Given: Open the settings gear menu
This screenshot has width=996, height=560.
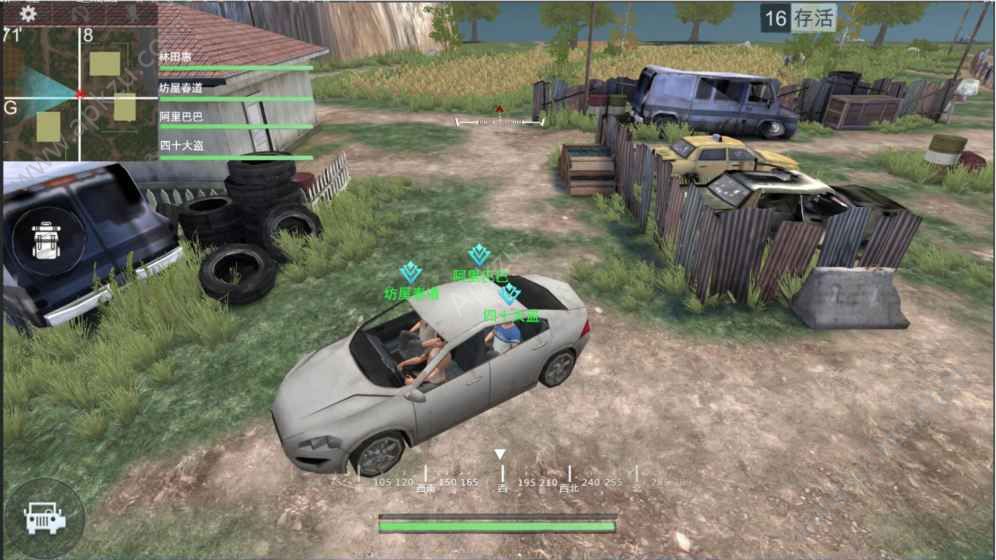Looking at the screenshot, I should pyautogui.click(x=28, y=13).
